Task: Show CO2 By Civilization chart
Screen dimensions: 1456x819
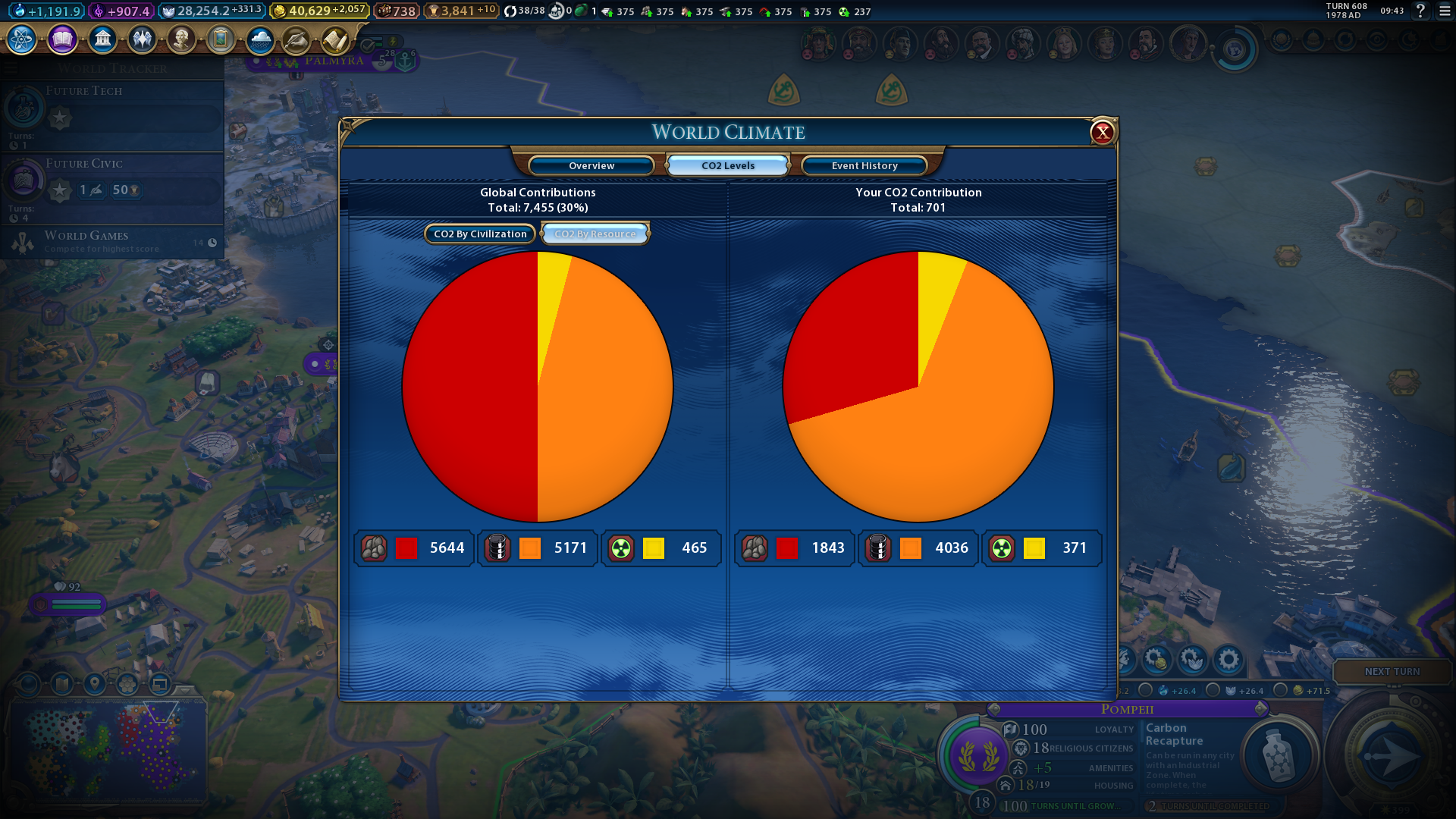Action: 480,234
